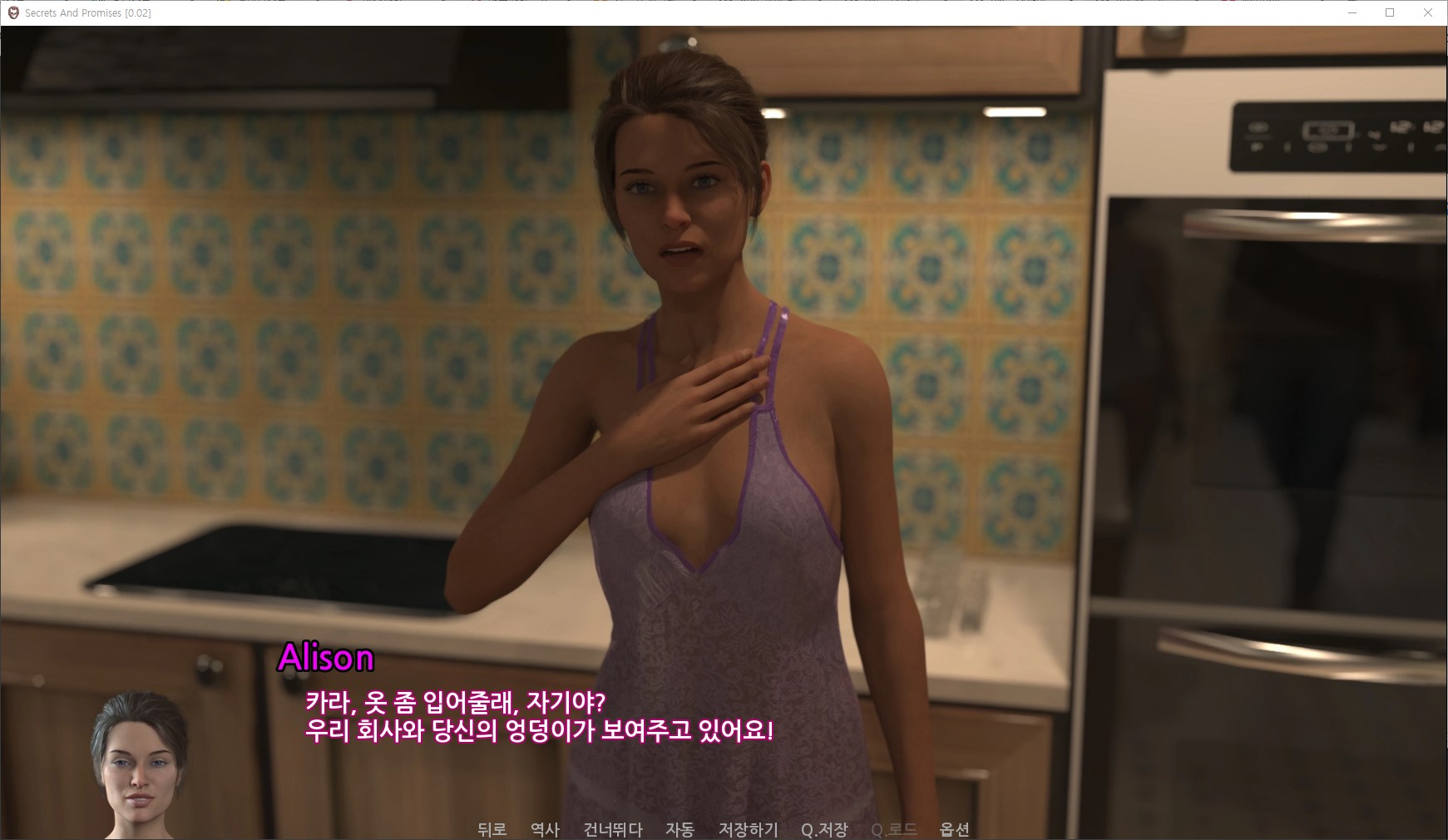Open the 저장하기 save menu

click(x=748, y=829)
